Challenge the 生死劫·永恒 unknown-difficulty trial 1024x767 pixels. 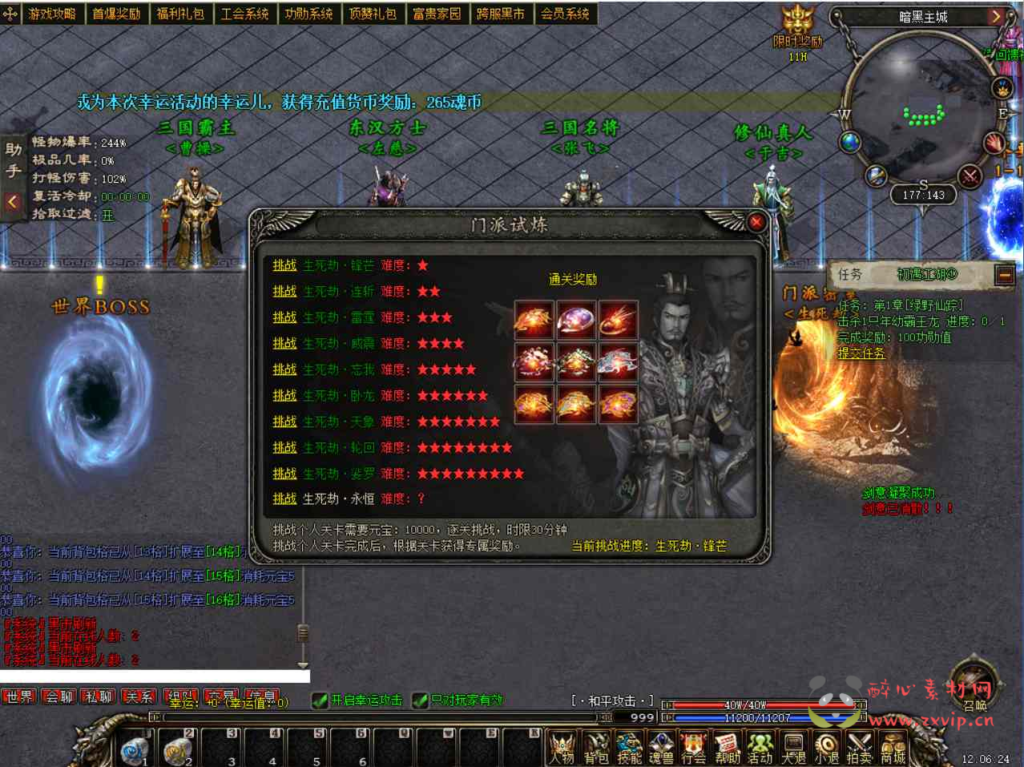pyautogui.click(x=285, y=498)
